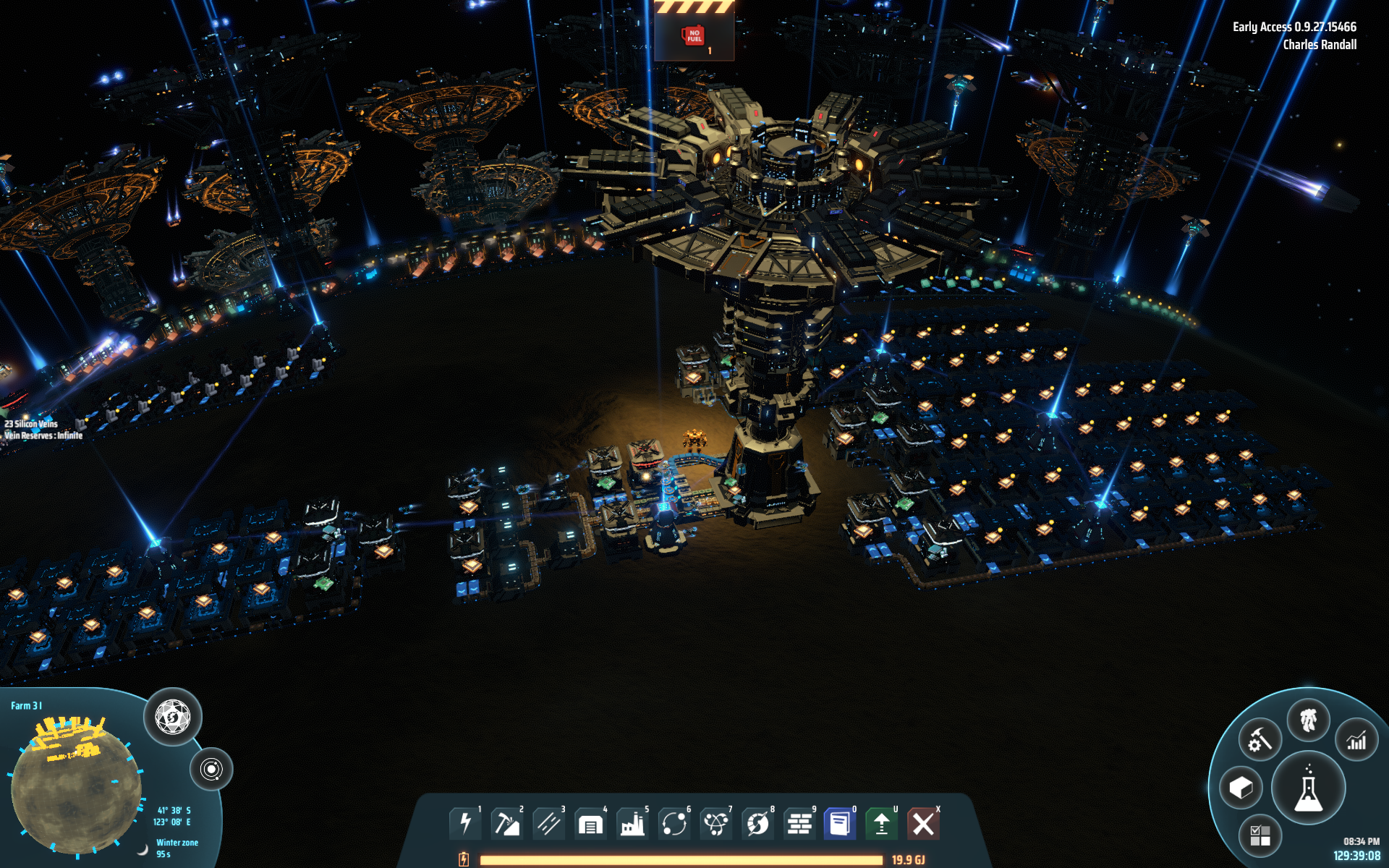Show the production statistics chart

[x=1356, y=741]
